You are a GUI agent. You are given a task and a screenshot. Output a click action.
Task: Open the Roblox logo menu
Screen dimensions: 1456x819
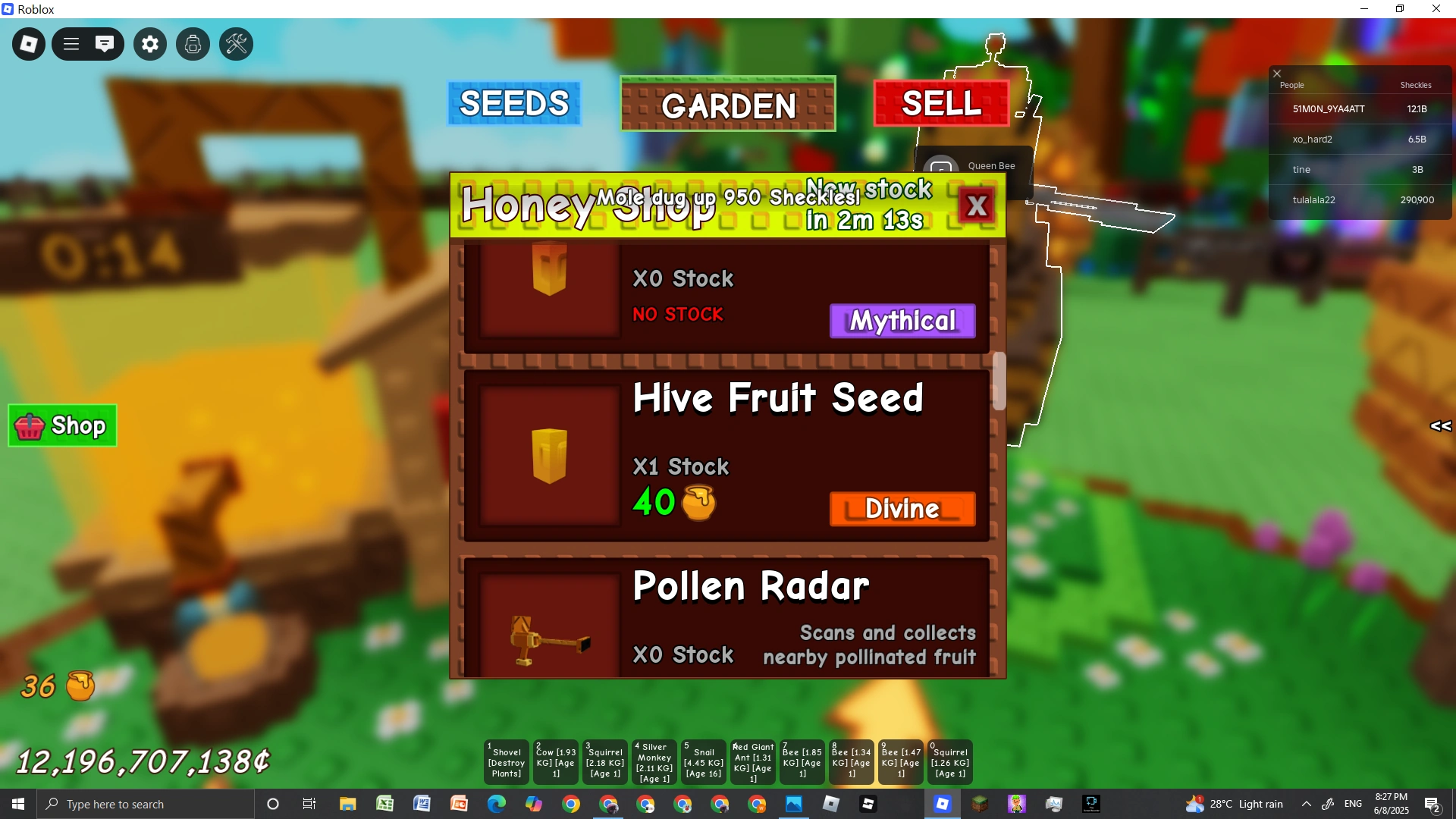click(x=28, y=43)
